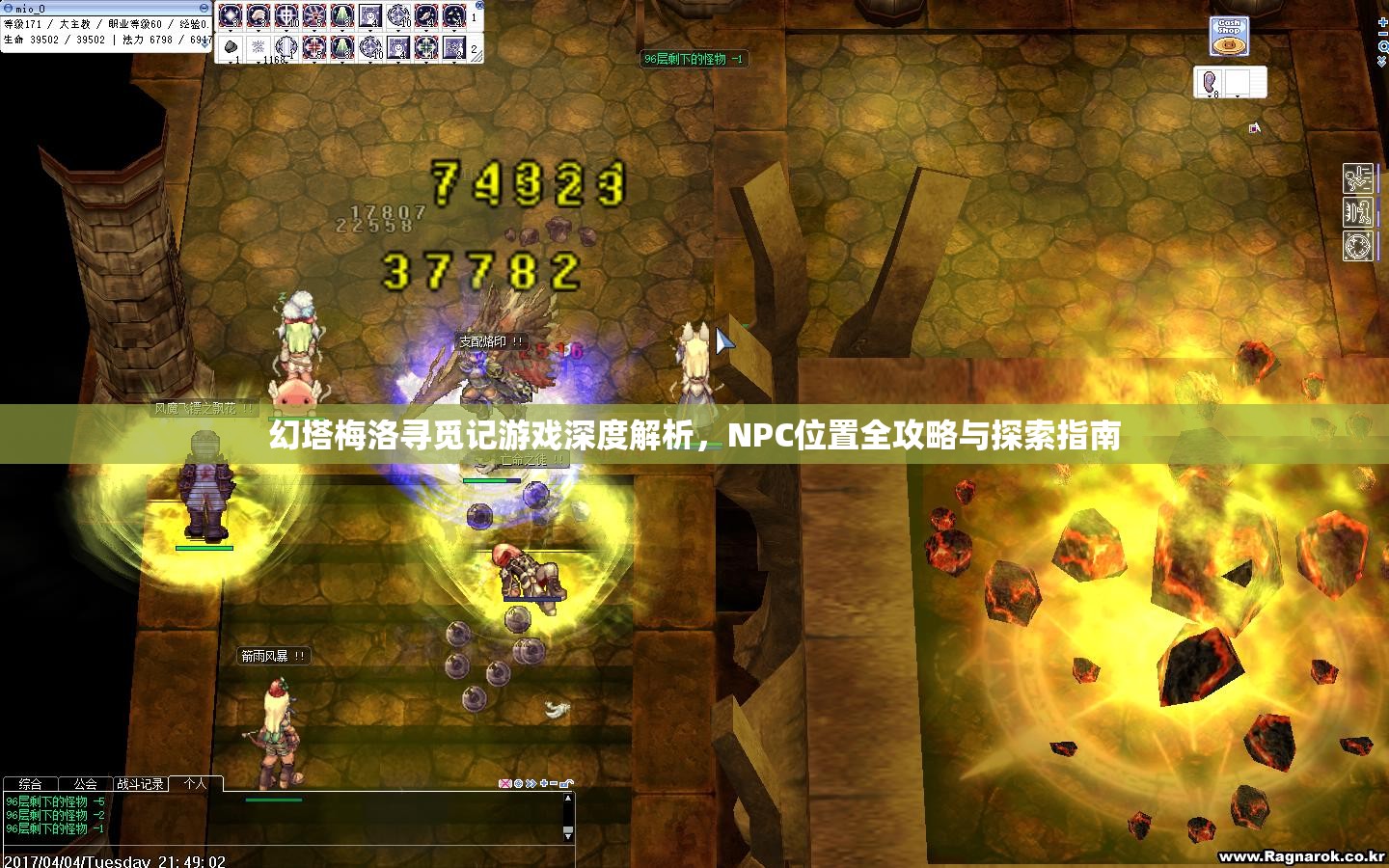Open the equipment icon on the right sidebar
The height and width of the screenshot is (868, 1389).
tap(1357, 210)
